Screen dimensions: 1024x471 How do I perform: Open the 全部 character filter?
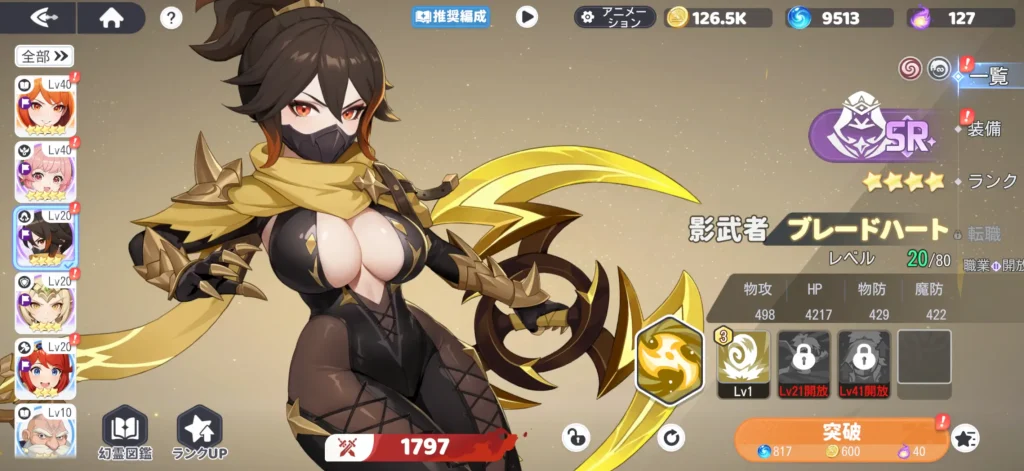coord(45,56)
